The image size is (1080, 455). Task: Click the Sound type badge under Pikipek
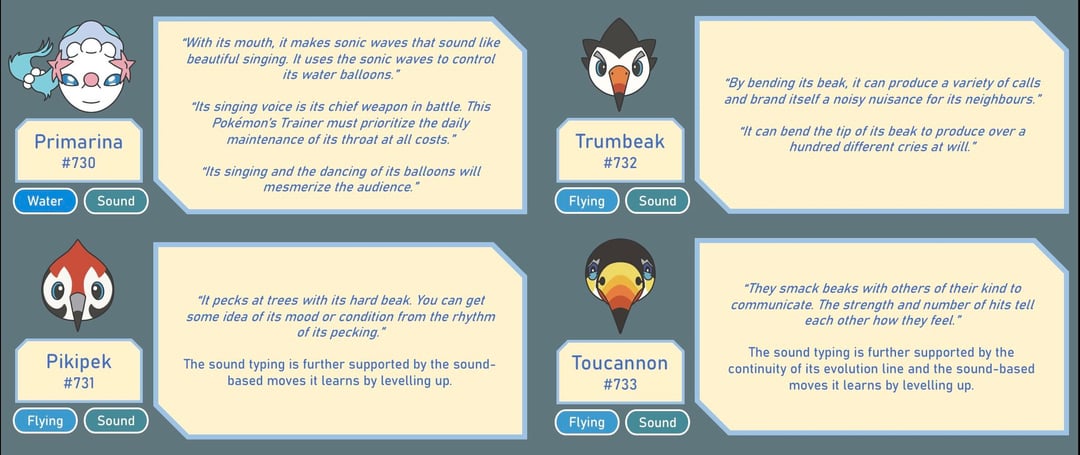click(x=116, y=421)
